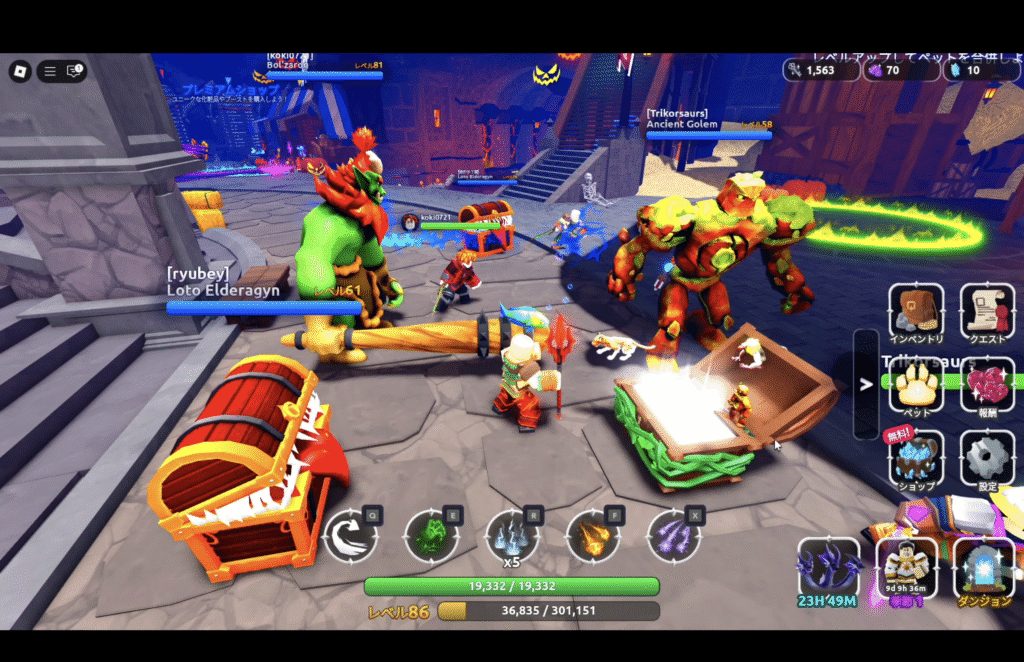Open the Roblox logo menu

(x=20, y=71)
